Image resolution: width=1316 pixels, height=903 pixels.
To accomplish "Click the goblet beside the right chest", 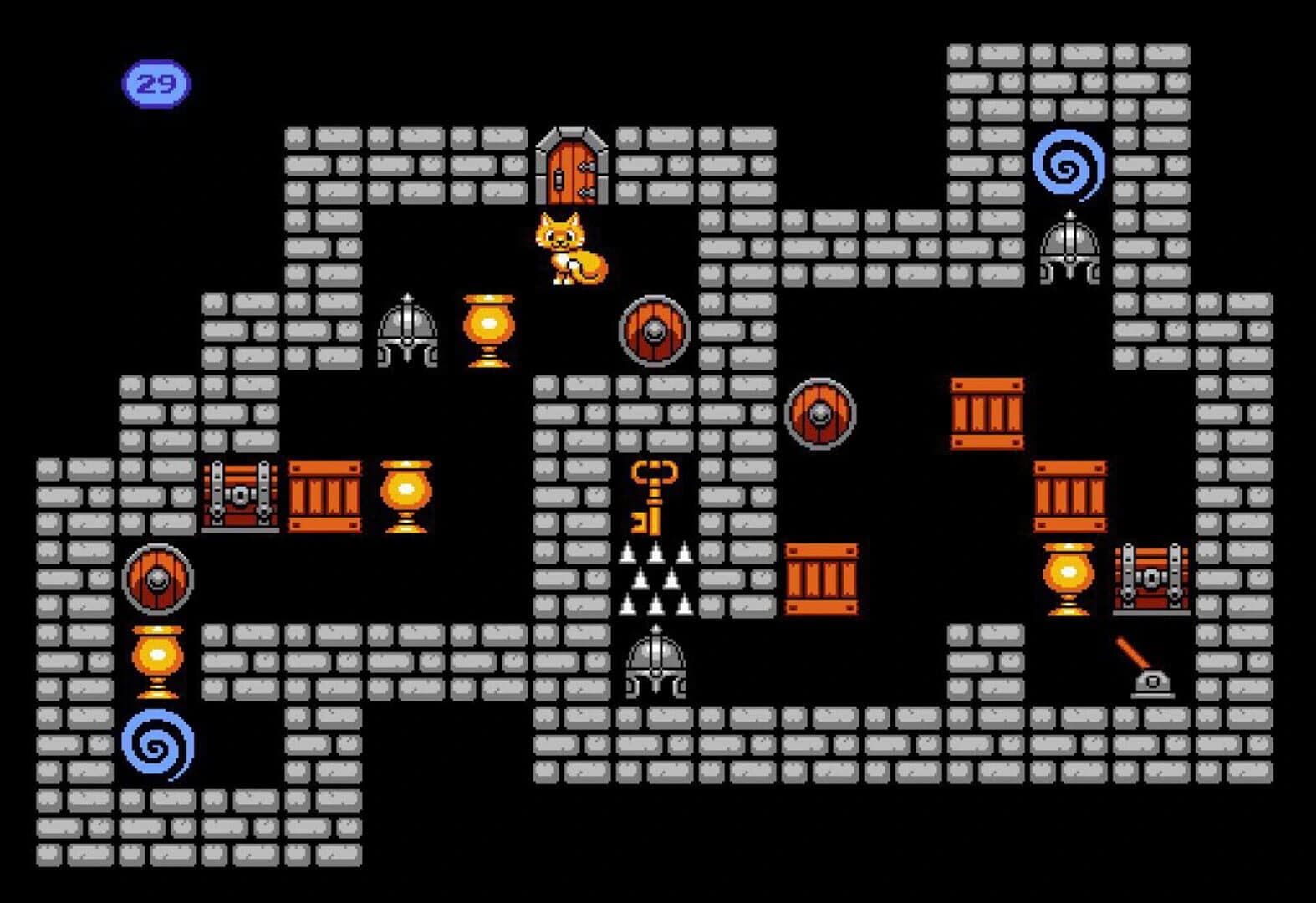I will pos(1070,579).
